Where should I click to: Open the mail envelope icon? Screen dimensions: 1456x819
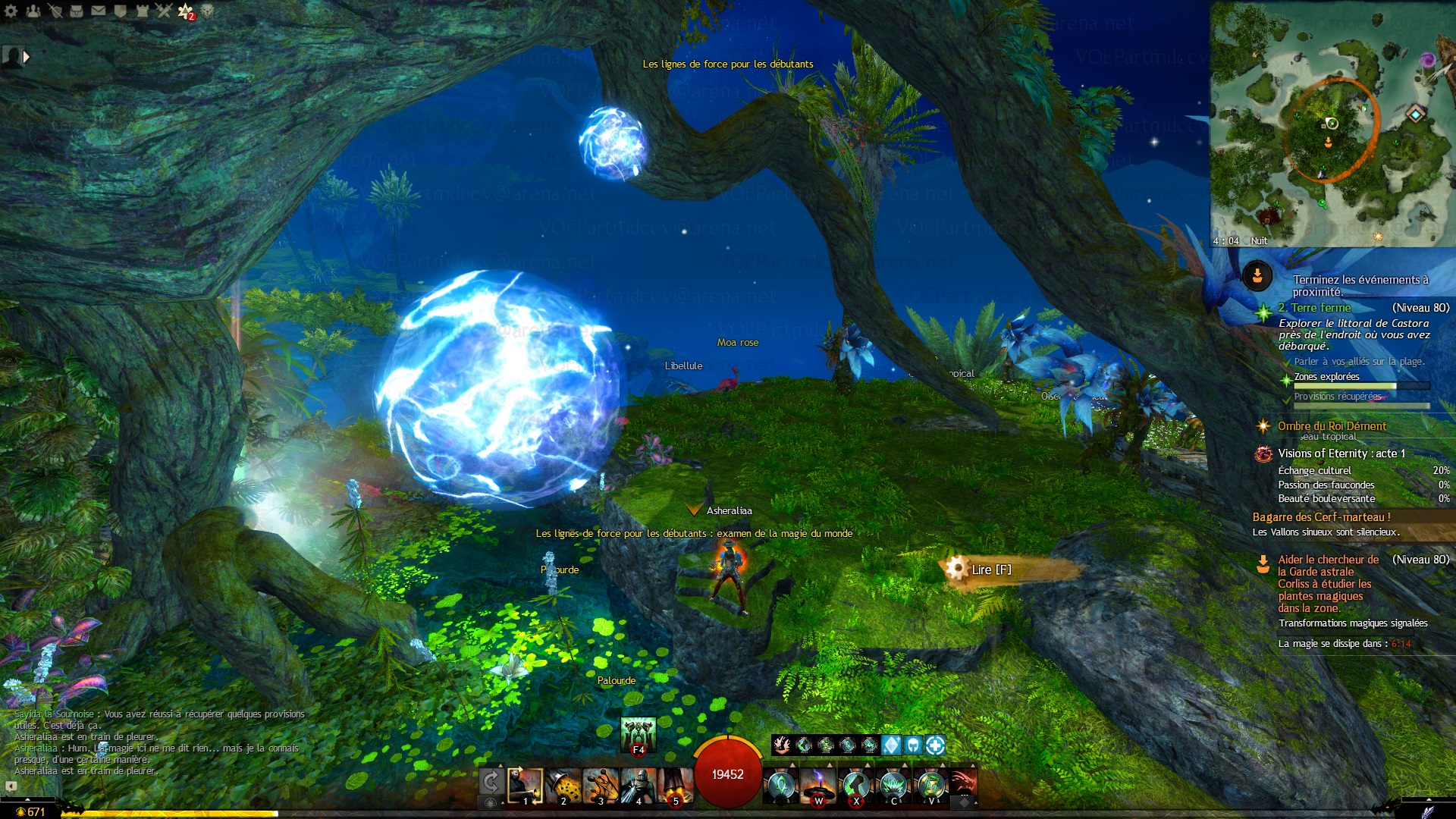click(x=99, y=11)
